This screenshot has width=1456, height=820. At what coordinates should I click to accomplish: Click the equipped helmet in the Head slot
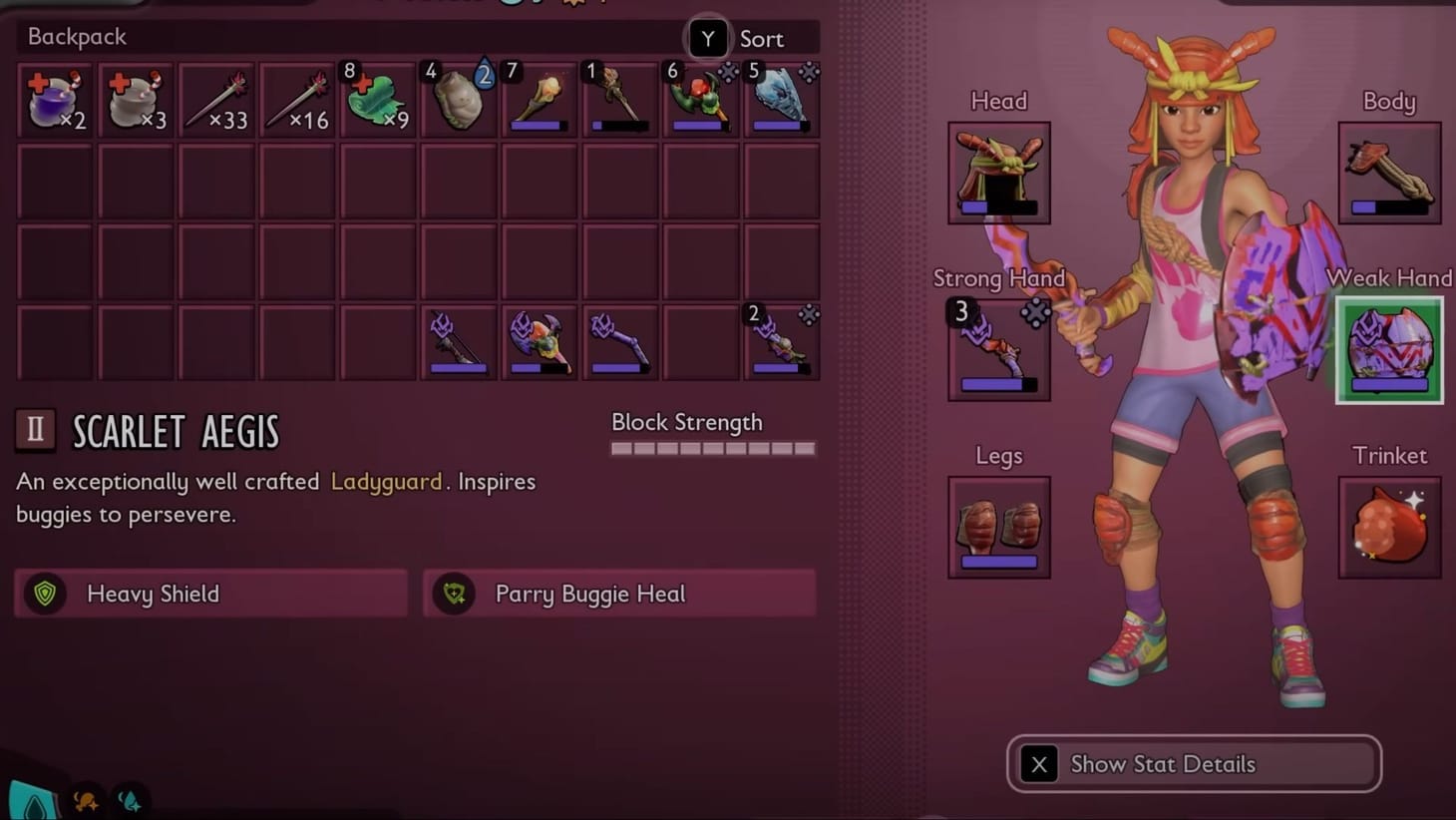pyautogui.click(x=997, y=172)
